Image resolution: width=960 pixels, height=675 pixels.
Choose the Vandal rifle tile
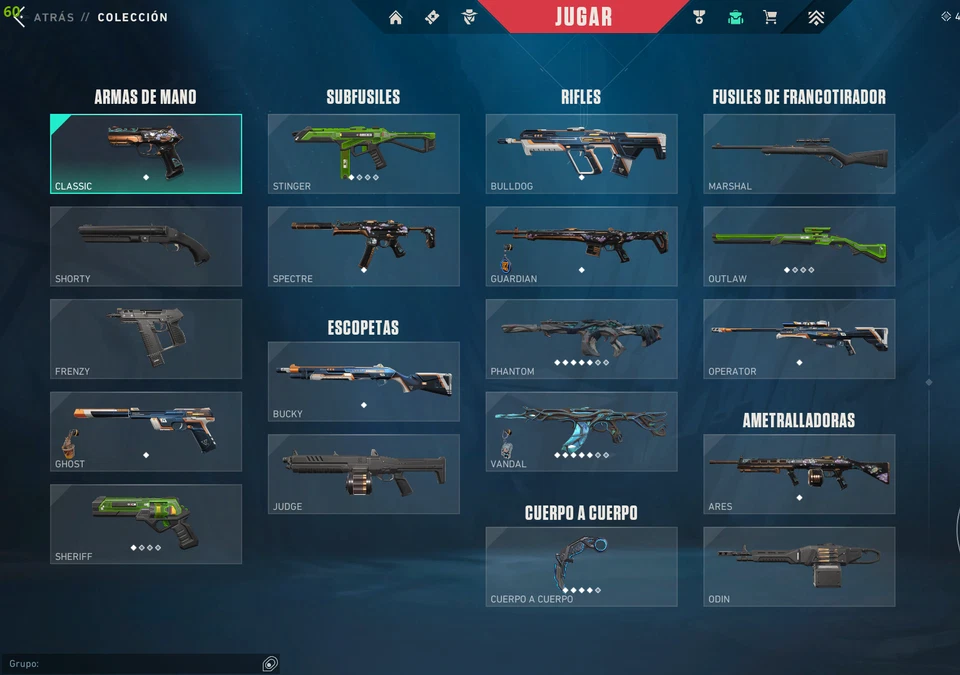[581, 431]
